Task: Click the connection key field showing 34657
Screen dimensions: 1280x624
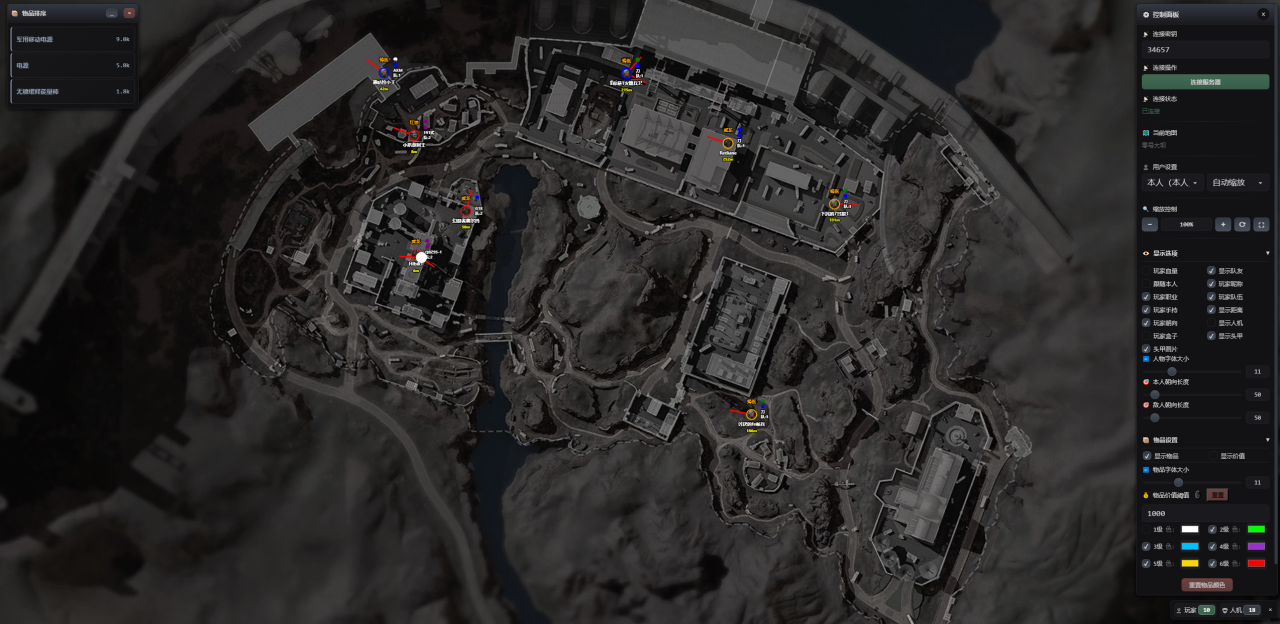Action: tap(1205, 49)
